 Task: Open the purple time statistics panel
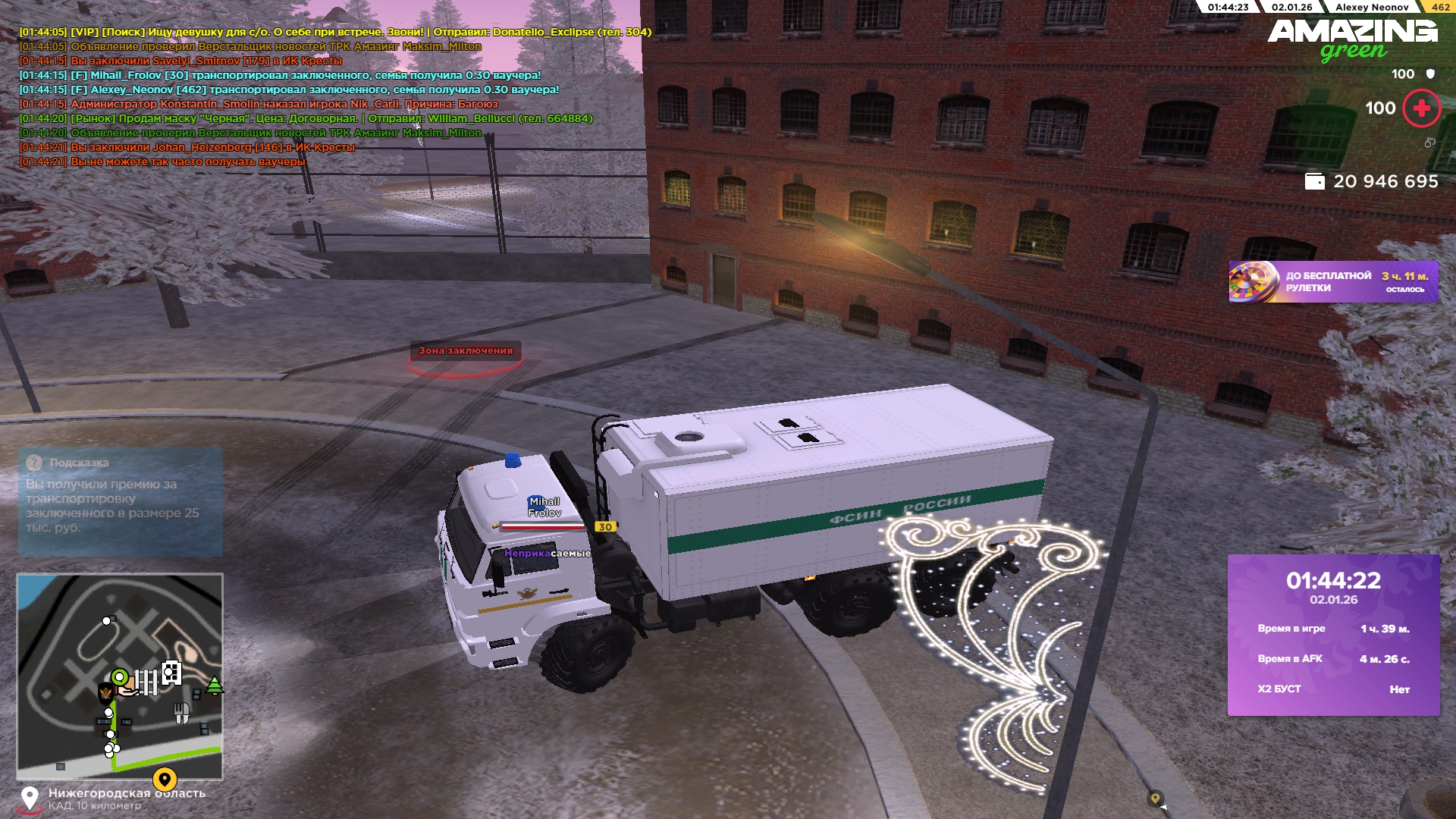tap(1333, 635)
